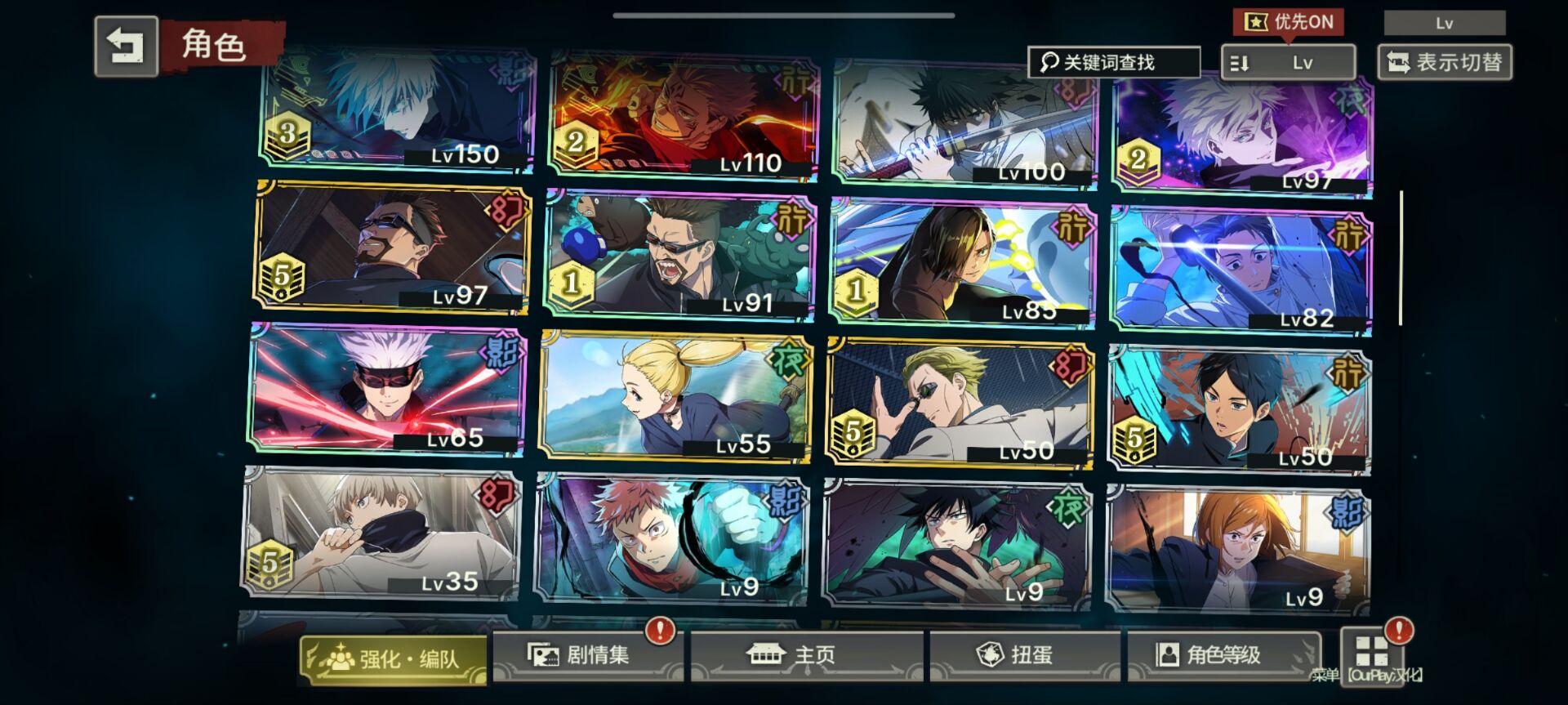
Task: Pick the Lv91 boxing glove character card
Action: [x=679, y=256]
